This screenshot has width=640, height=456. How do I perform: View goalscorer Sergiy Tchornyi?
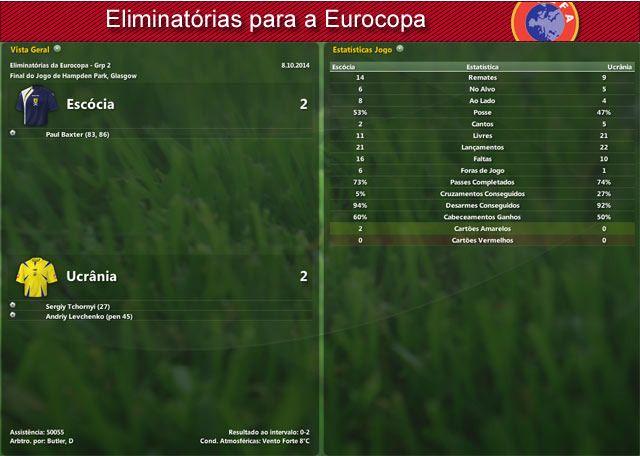pyautogui.click(x=77, y=305)
